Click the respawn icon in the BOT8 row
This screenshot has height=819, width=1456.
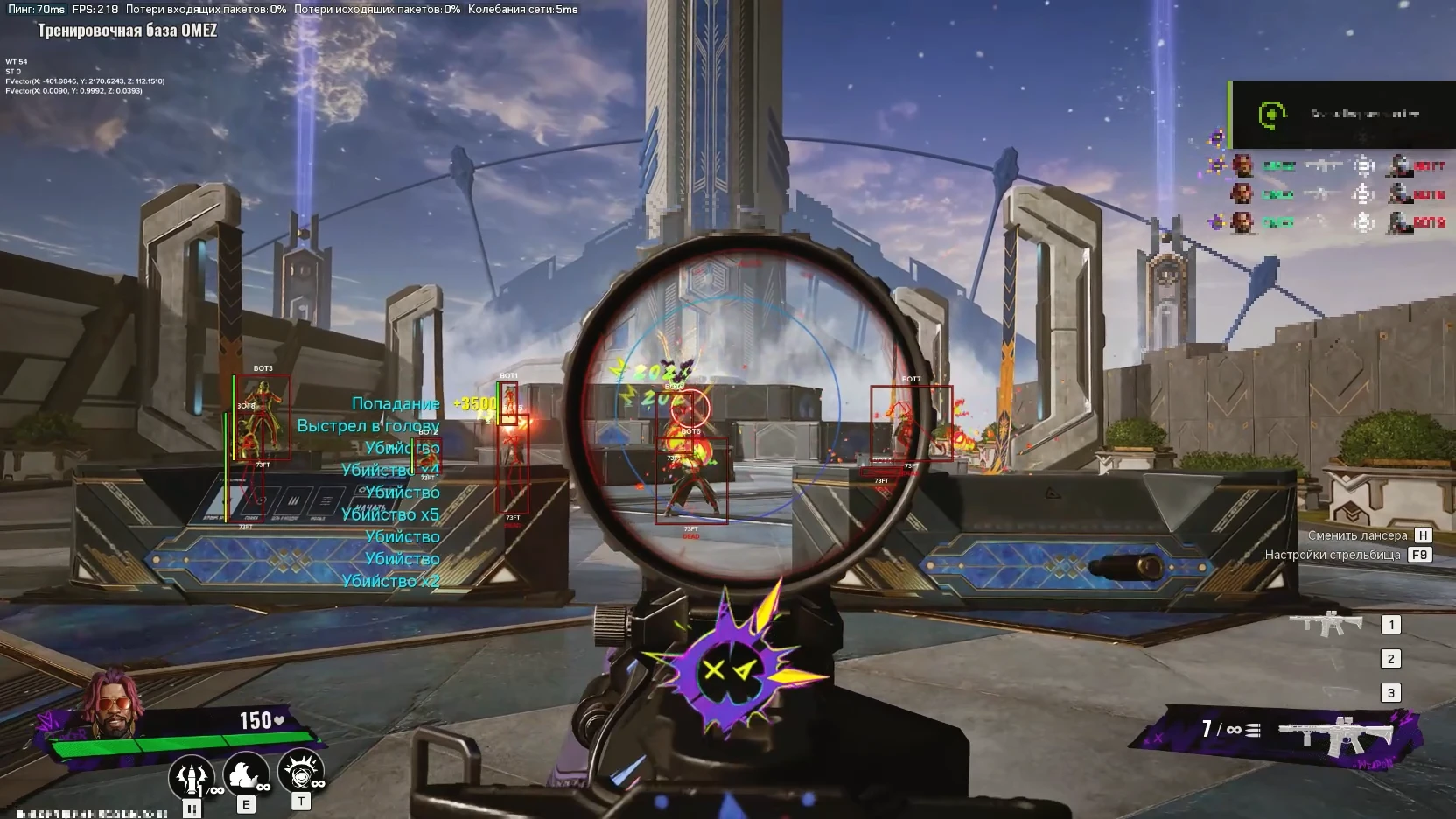click(x=1363, y=222)
